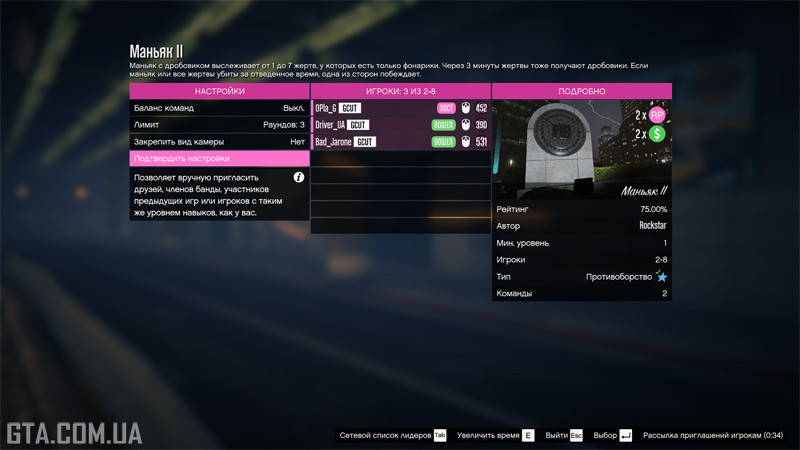Switch to the ПОДРОБНО header
Viewport: 800px width, 450px height.
click(x=581, y=91)
